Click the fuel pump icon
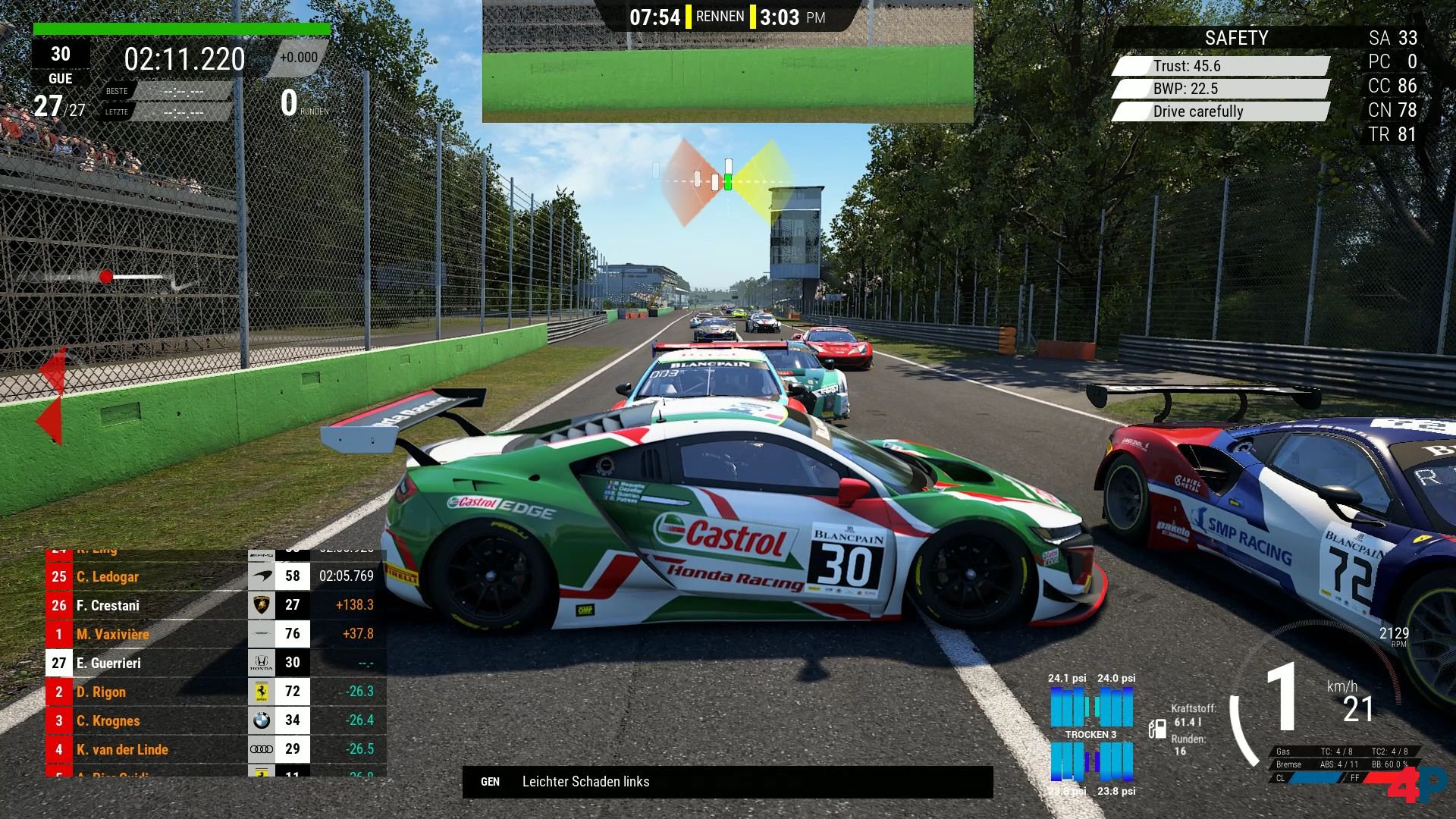This screenshot has height=819, width=1456. 1157,729
